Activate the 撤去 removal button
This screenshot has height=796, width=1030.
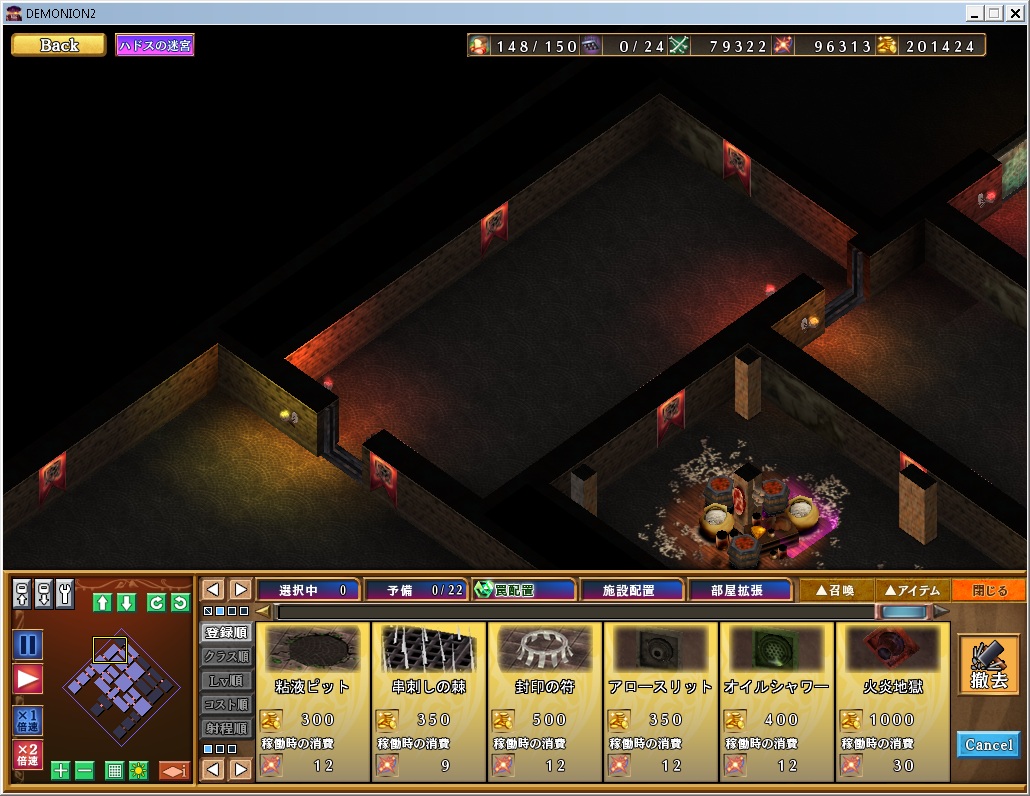(x=988, y=665)
